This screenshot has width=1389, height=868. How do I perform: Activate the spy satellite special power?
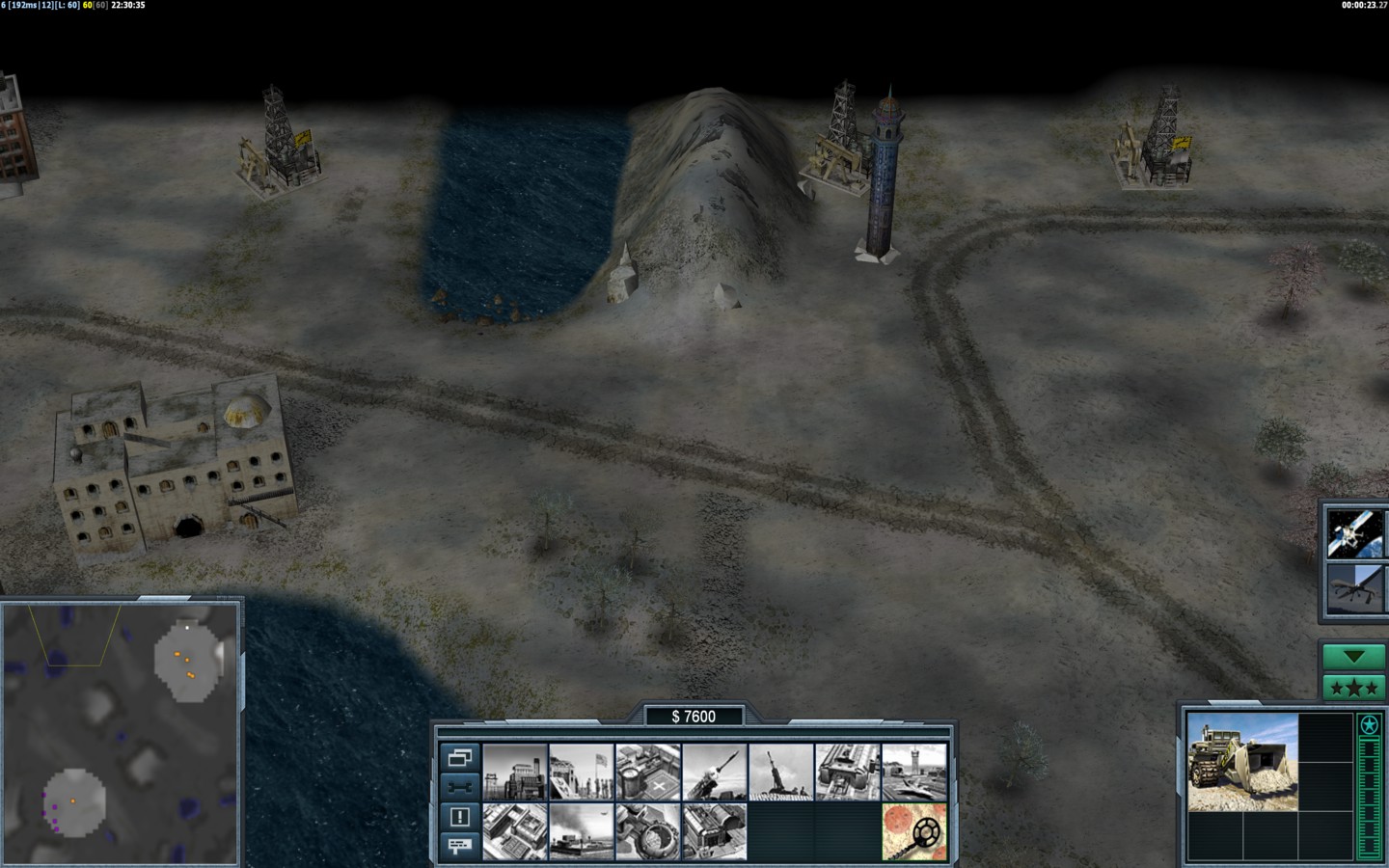(1354, 533)
